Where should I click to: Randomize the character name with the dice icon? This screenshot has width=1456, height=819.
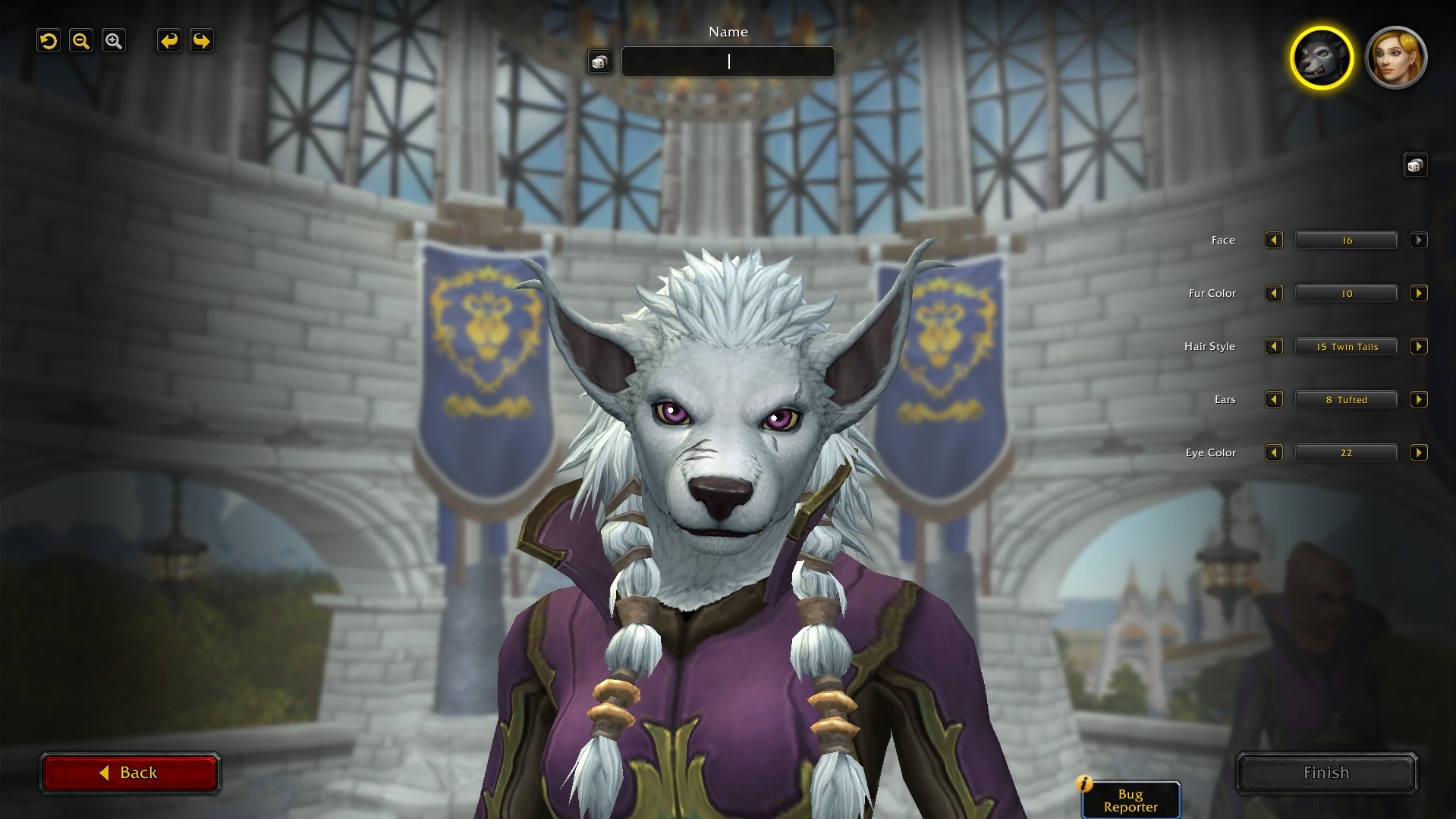point(599,61)
